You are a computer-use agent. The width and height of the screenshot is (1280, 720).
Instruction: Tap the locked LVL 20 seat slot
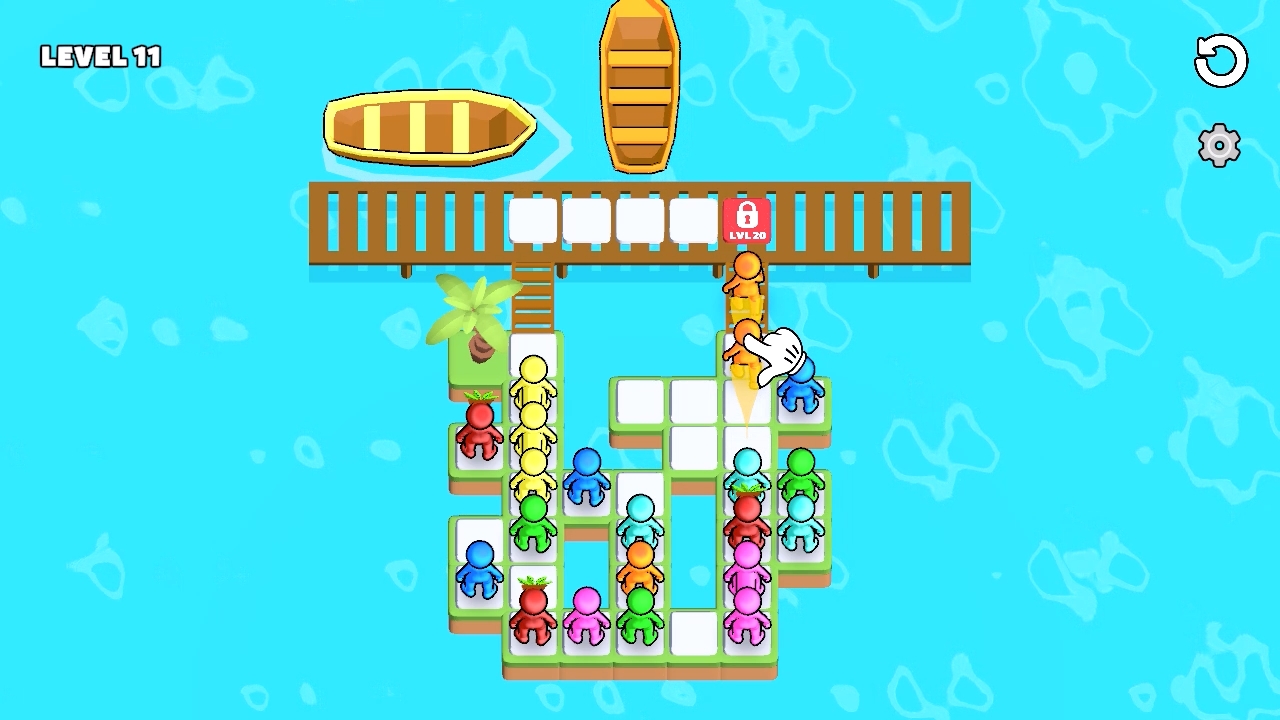coord(746,222)
